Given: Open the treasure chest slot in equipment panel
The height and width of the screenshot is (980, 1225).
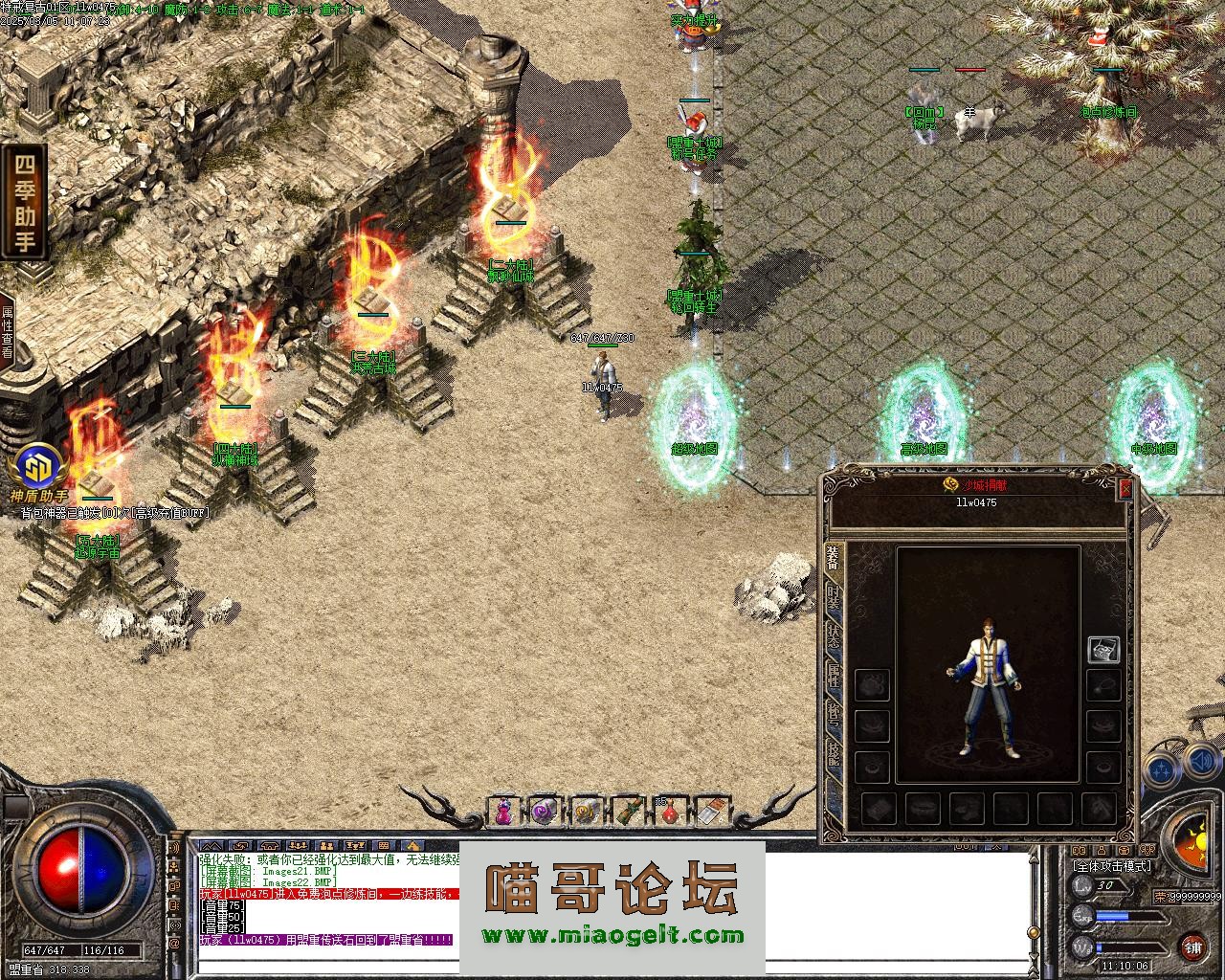Looking at the screenshot, I should coord(1103,650).
